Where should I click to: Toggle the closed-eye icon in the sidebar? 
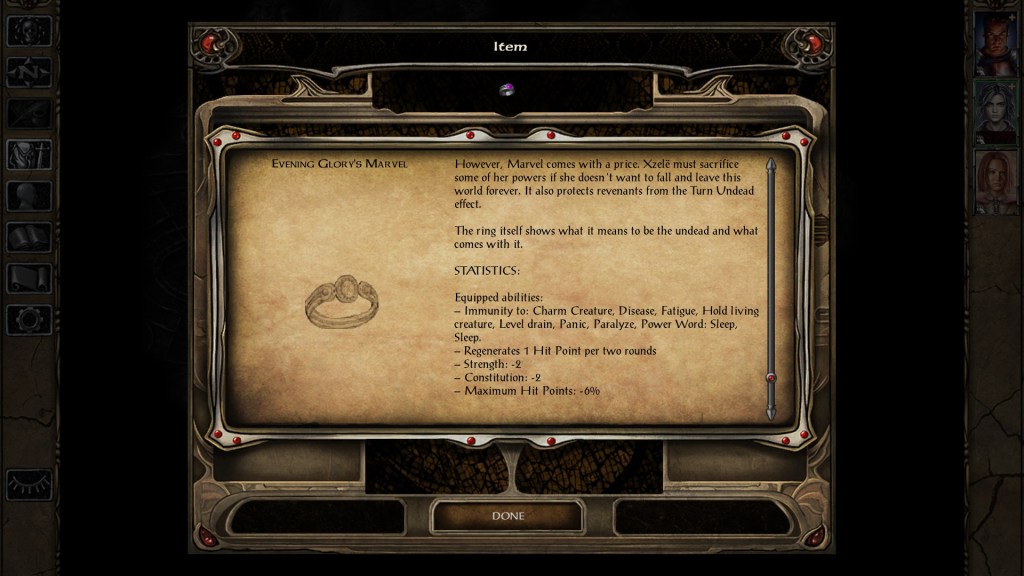click(x=28, y=484)
